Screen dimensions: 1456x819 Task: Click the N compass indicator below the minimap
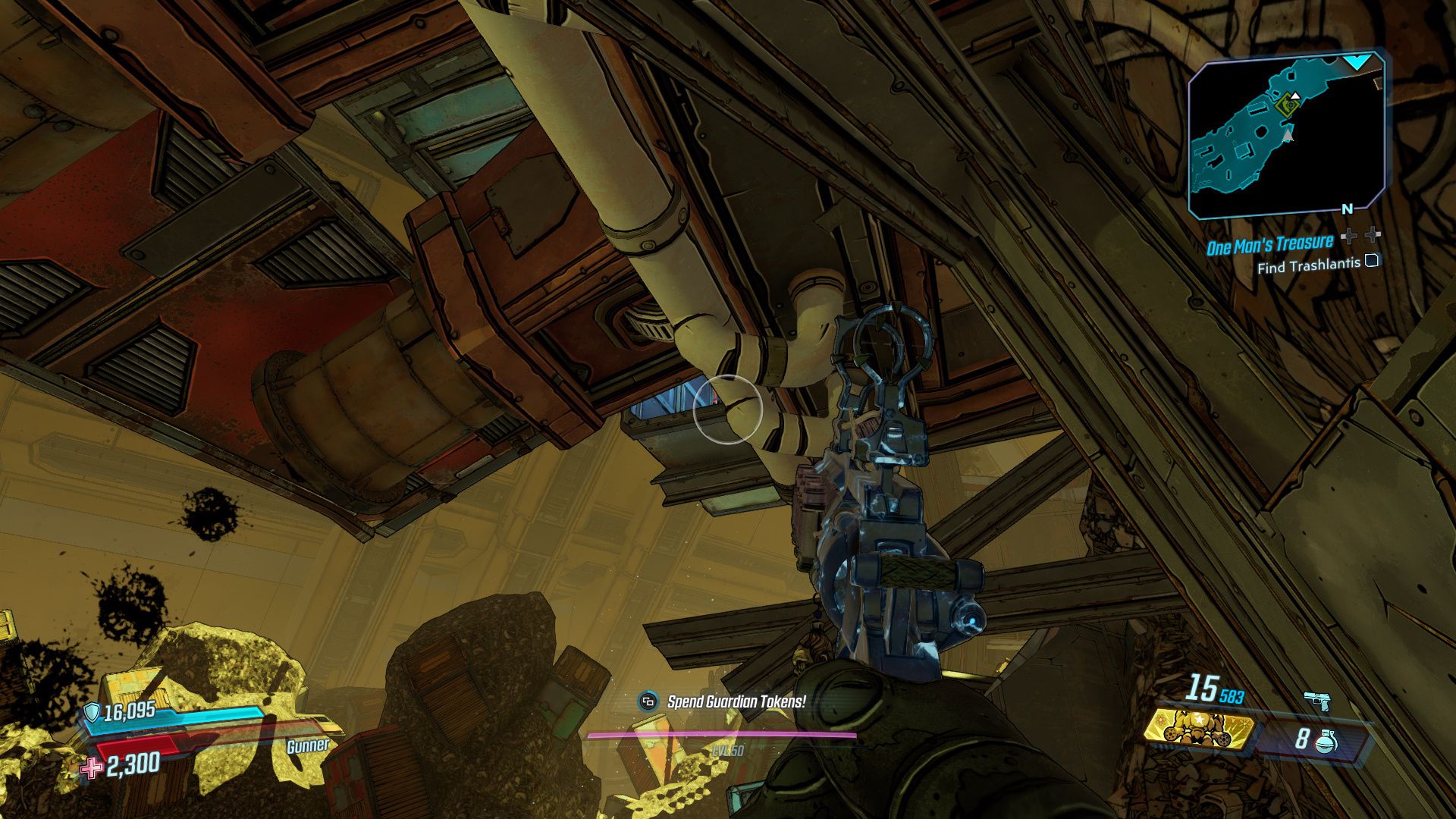tap(1347, 209)
